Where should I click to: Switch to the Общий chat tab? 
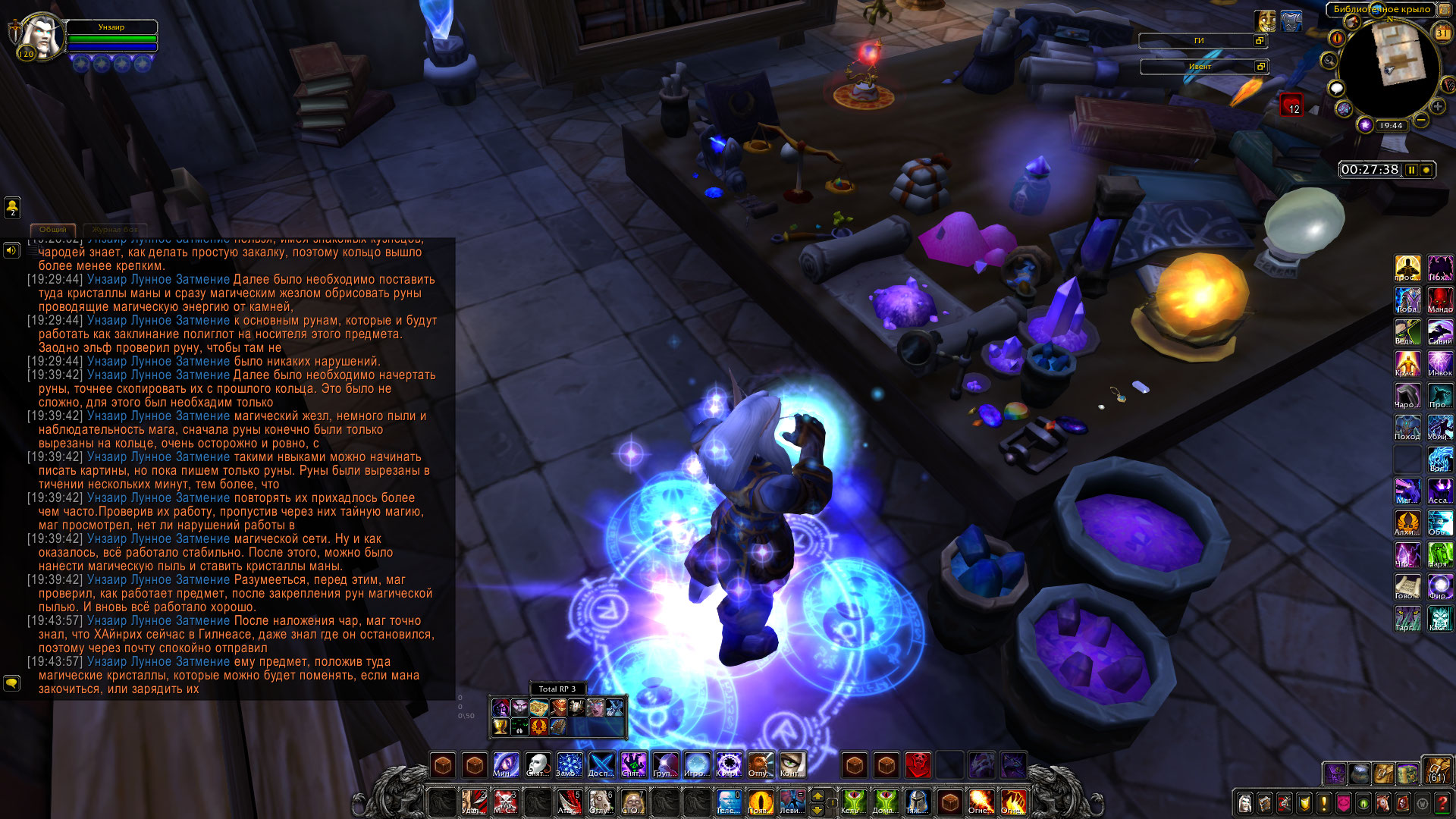click(x=53, y=229)
